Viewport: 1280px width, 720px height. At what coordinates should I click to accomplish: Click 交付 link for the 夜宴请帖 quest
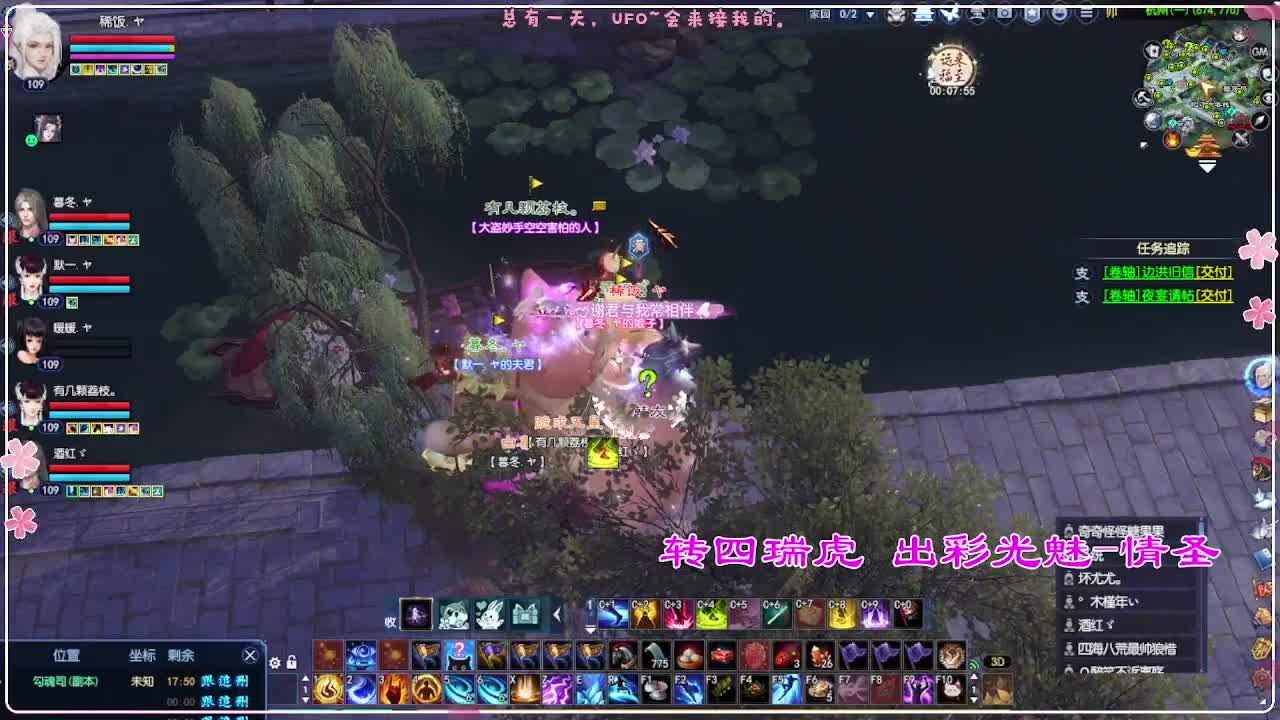pos(1215,294)
